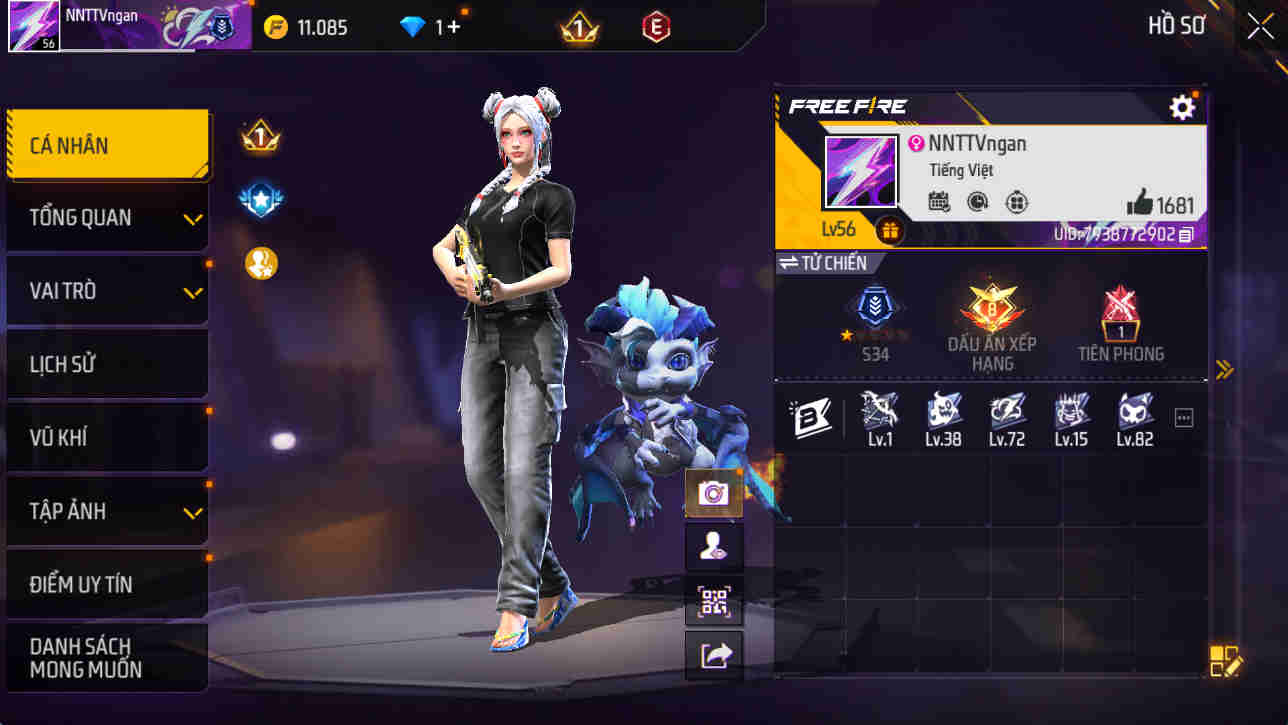
Task: Open the settings gear on the FREE FIRE card
Action: (x=1183, y=106)
